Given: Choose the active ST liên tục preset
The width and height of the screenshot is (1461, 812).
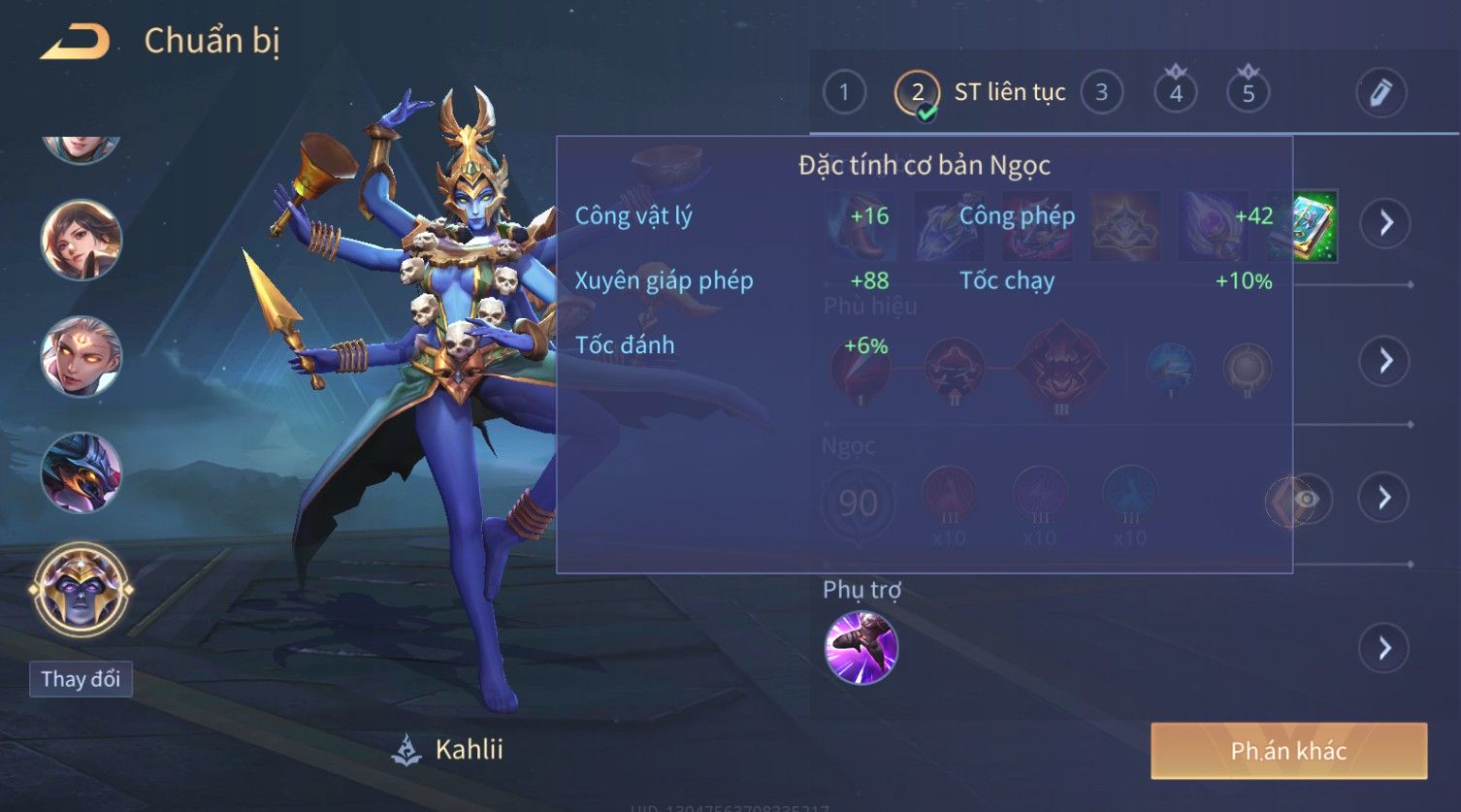Looking at the screenshot, I should point(918,94).
